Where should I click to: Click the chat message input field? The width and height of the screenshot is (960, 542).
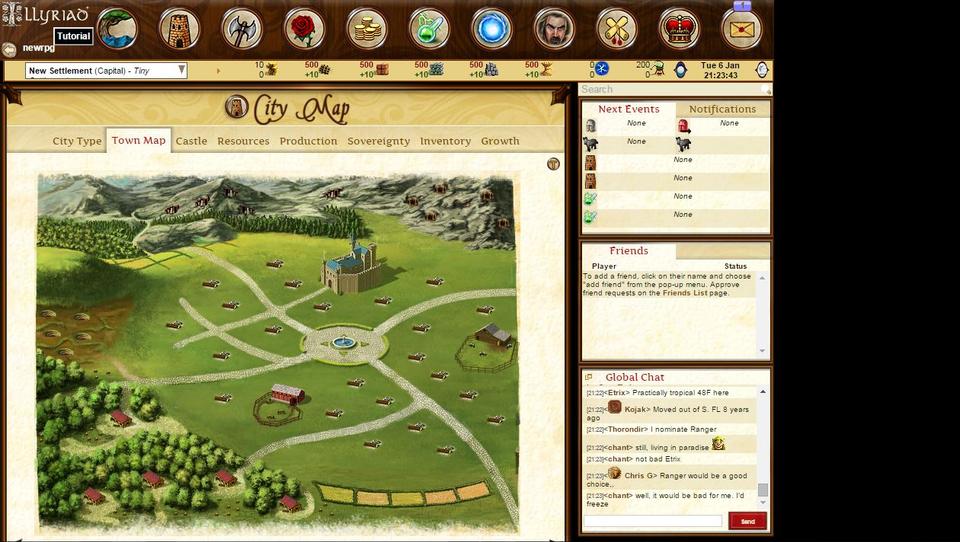coord(653,521)
